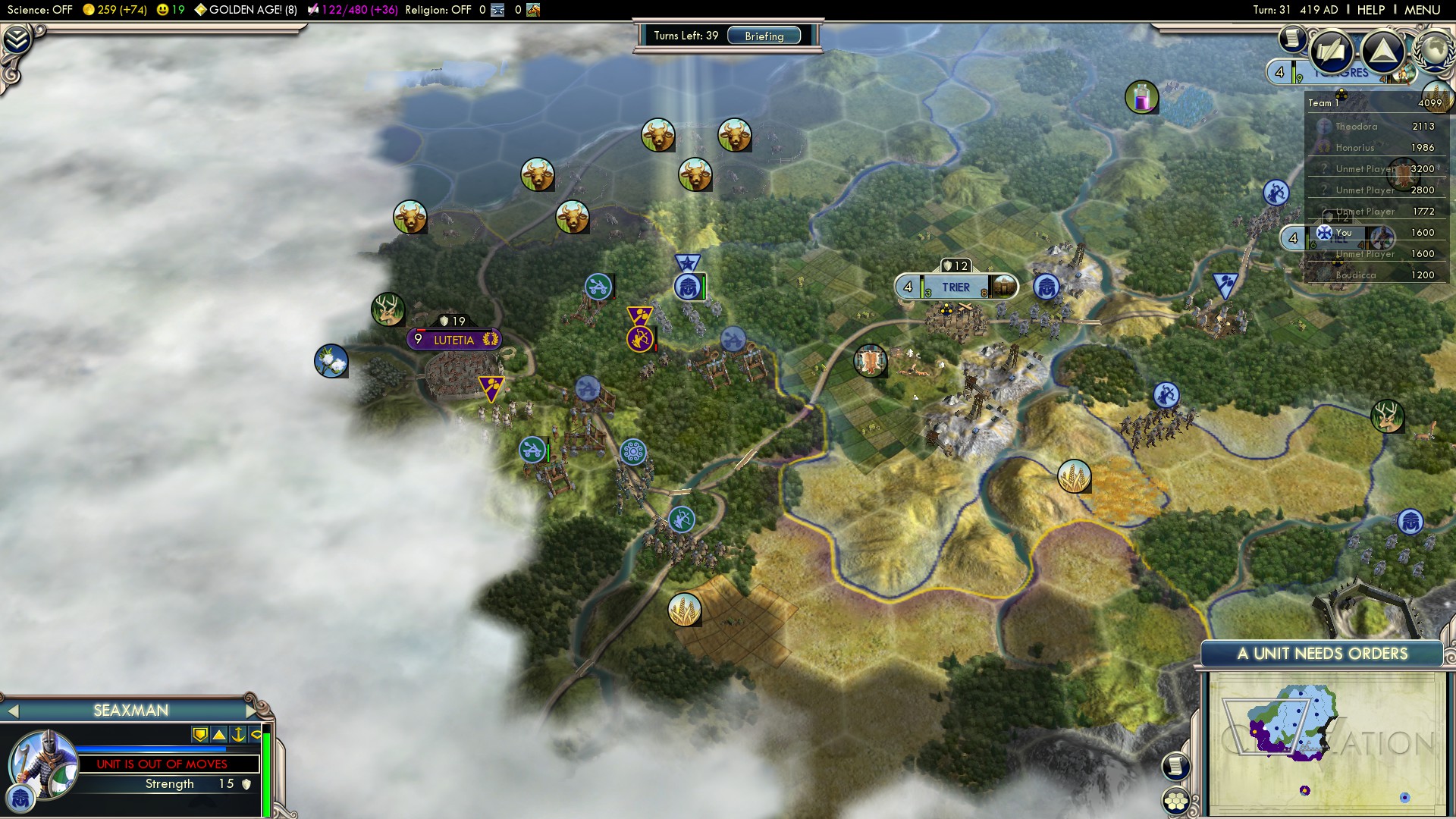Open the scroll notification log at top
Screen dimensions: 1456x819
[x=1291, y=38]
